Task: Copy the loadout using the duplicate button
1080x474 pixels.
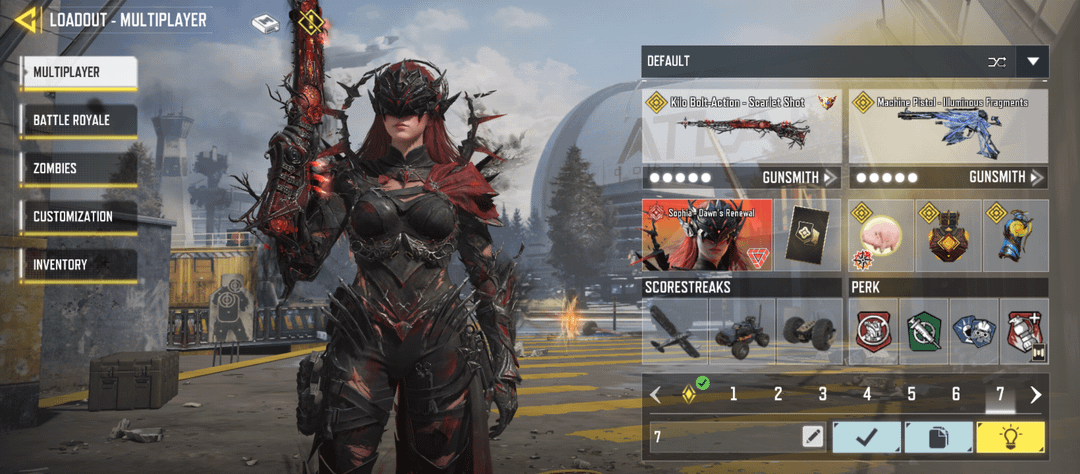Action: pyautogui.click(x=938, y=436)
